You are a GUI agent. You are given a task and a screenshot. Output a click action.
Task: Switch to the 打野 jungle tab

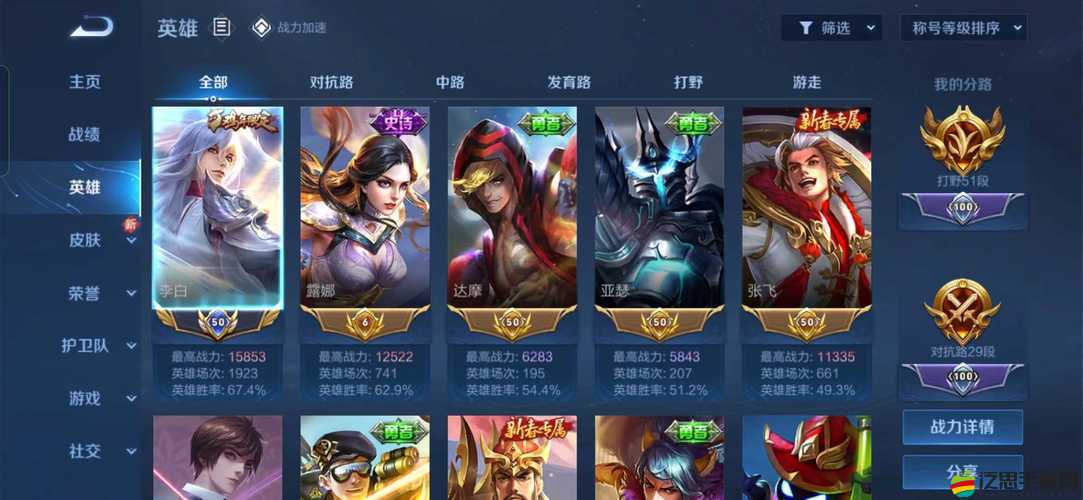pos(688,82)
